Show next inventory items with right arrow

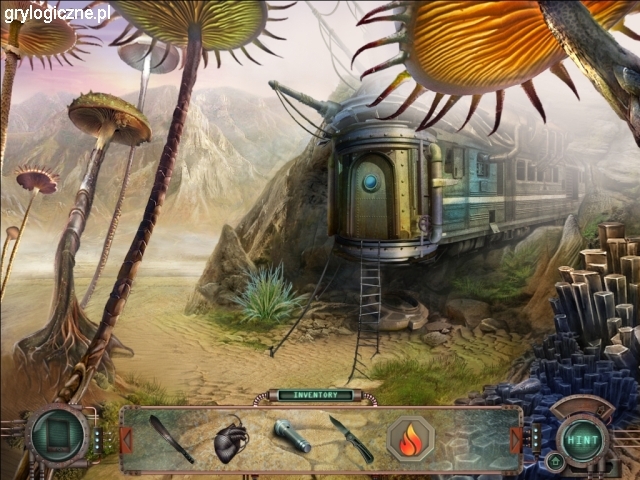click(x=516, y=440)
